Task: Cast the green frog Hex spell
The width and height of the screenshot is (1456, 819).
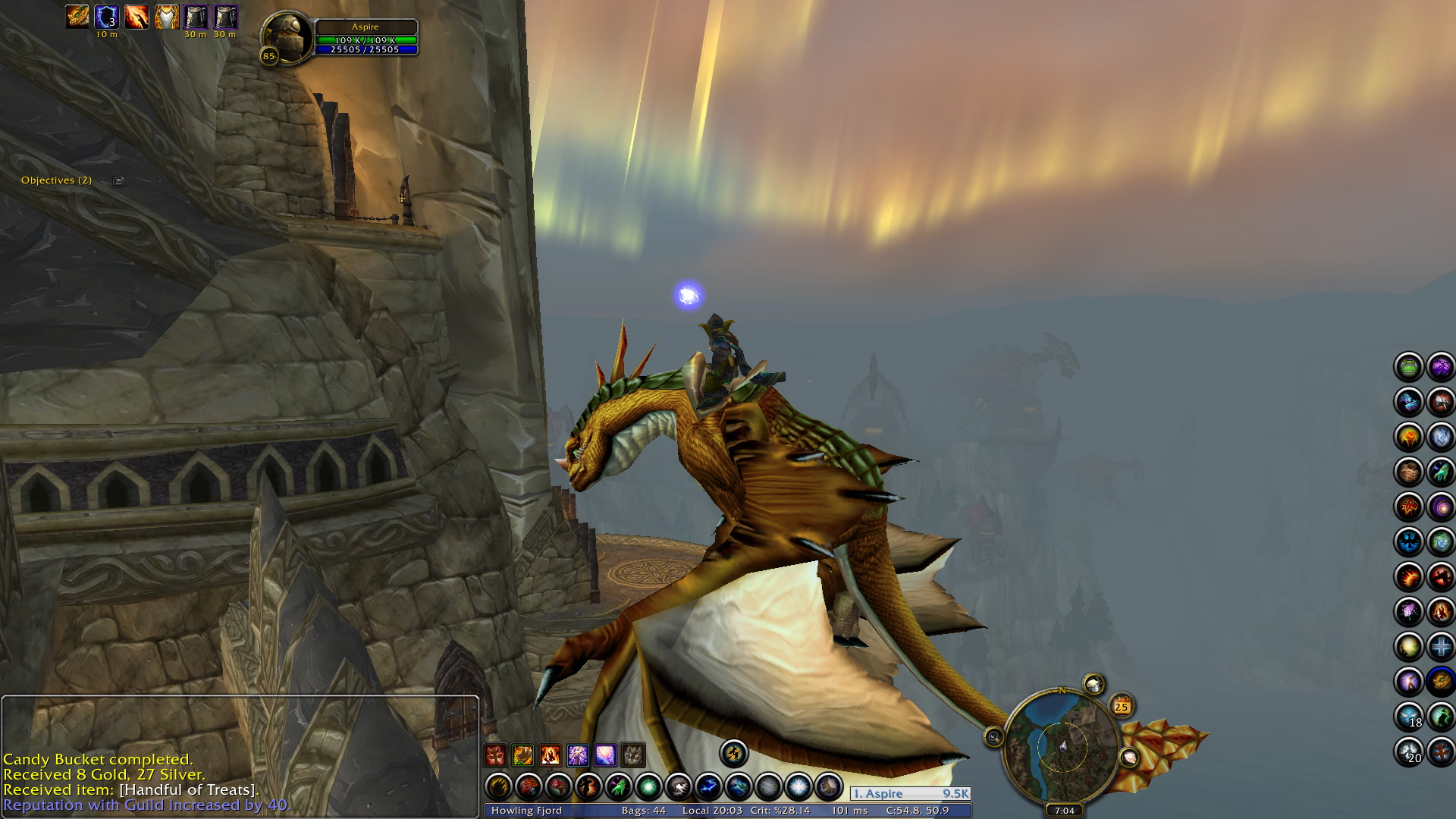Action: click(1409, 367)
